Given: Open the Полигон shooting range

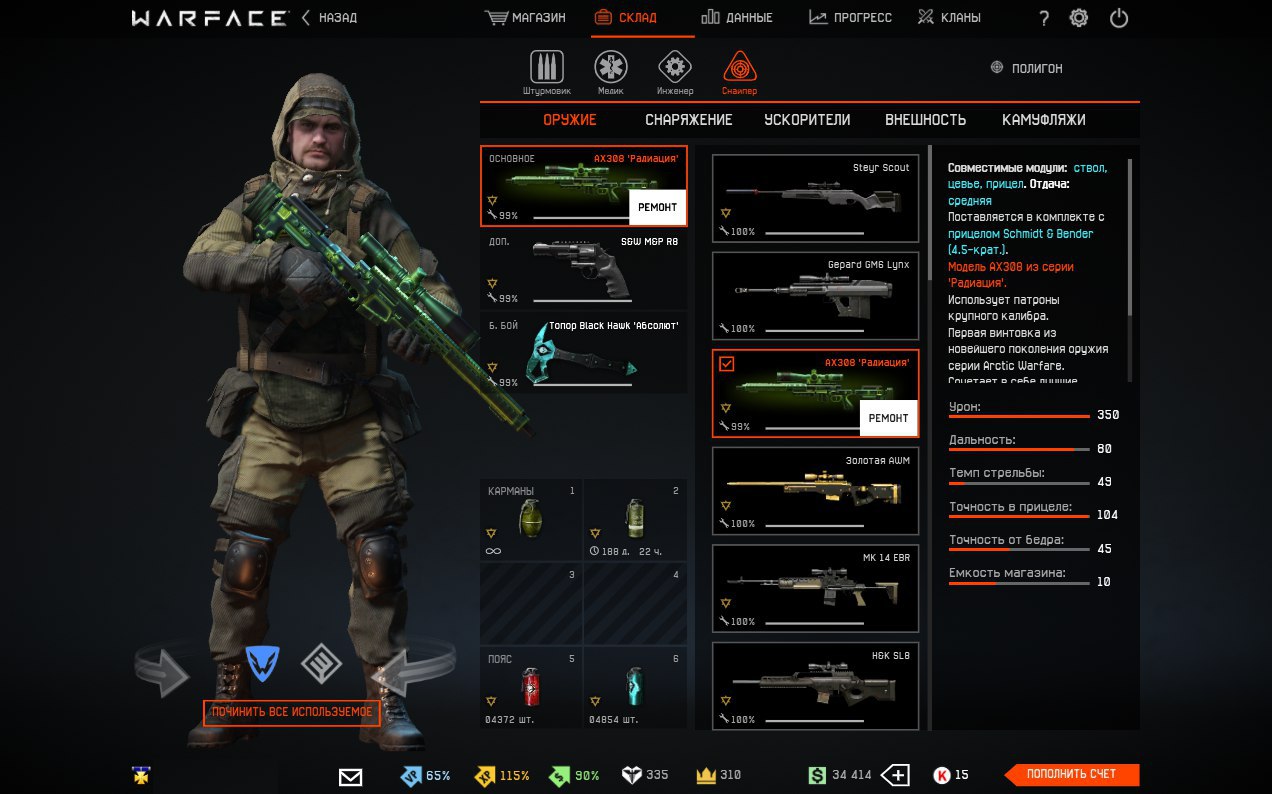Looking at the screenshot, I should coord(1026,68).
